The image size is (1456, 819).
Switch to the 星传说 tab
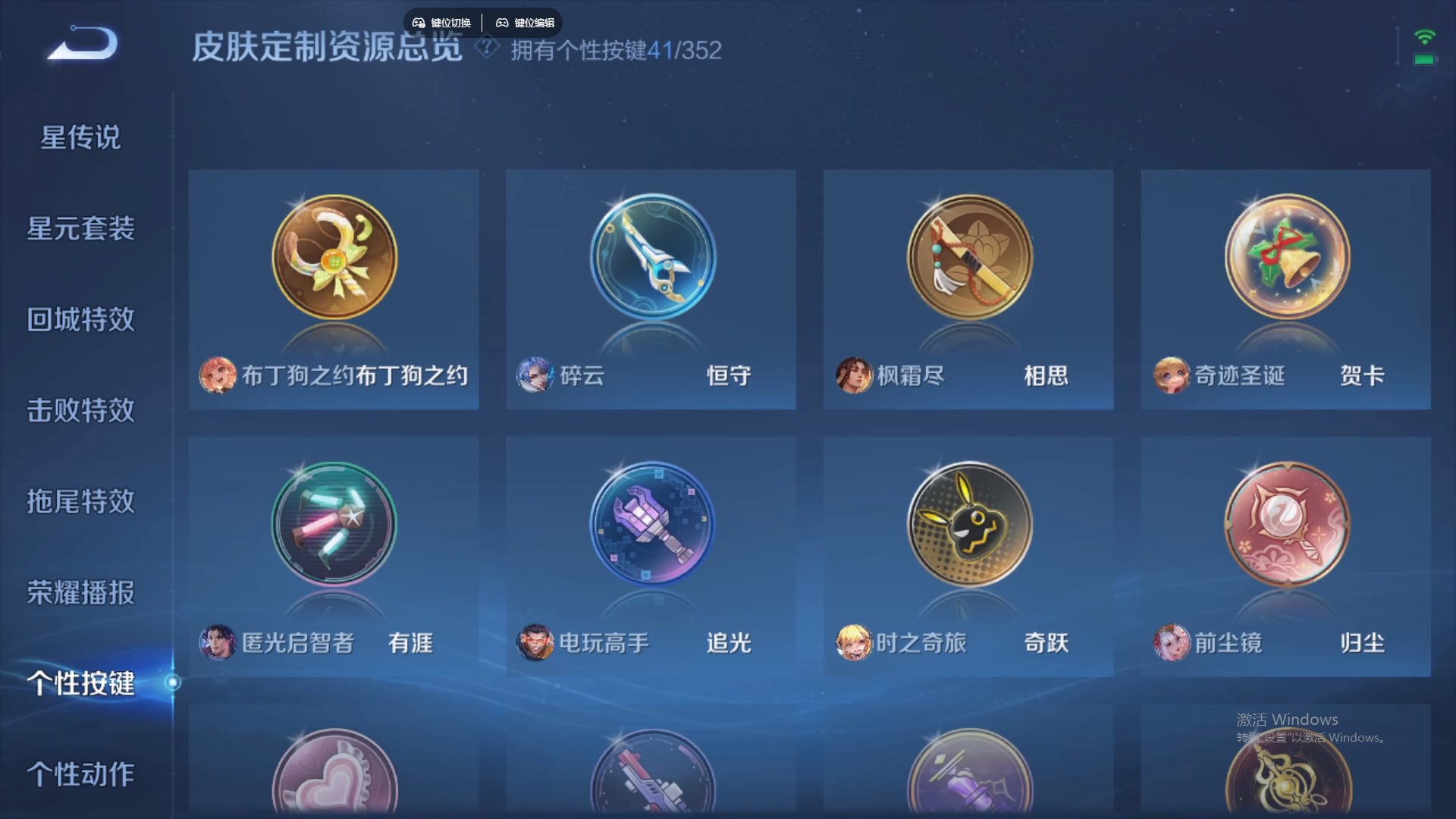(79, 138)
